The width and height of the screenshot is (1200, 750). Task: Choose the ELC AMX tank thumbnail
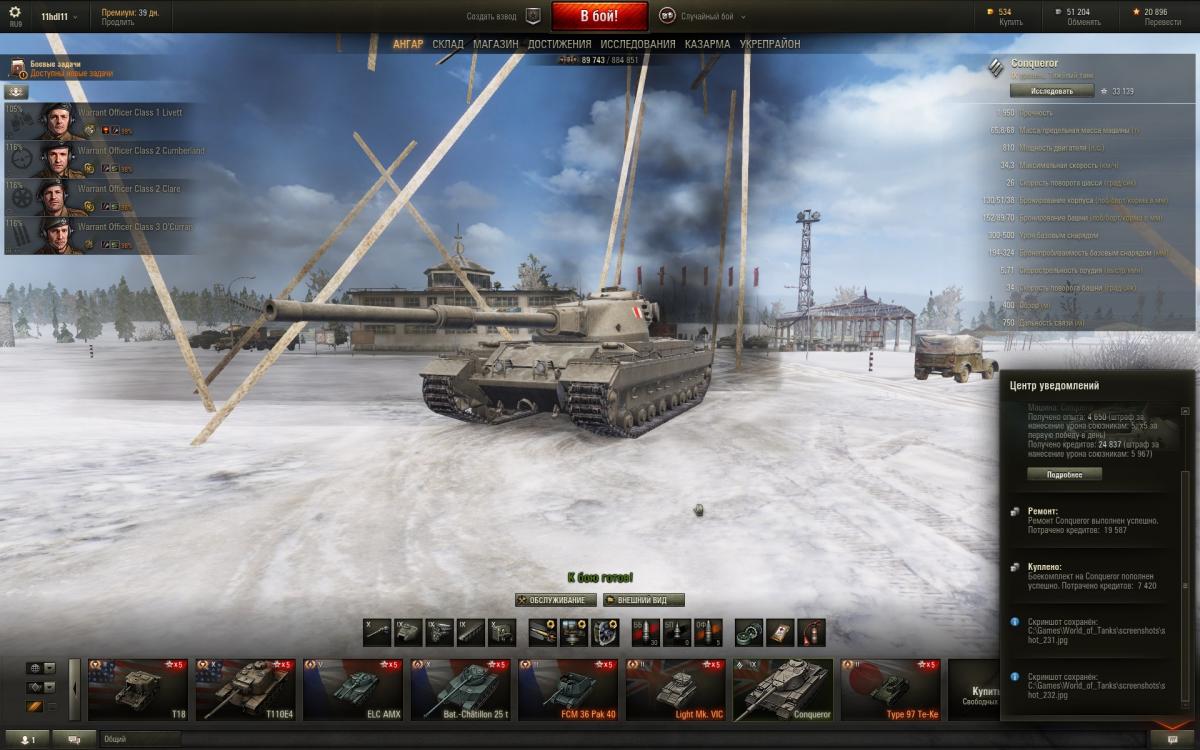(353, 689)
